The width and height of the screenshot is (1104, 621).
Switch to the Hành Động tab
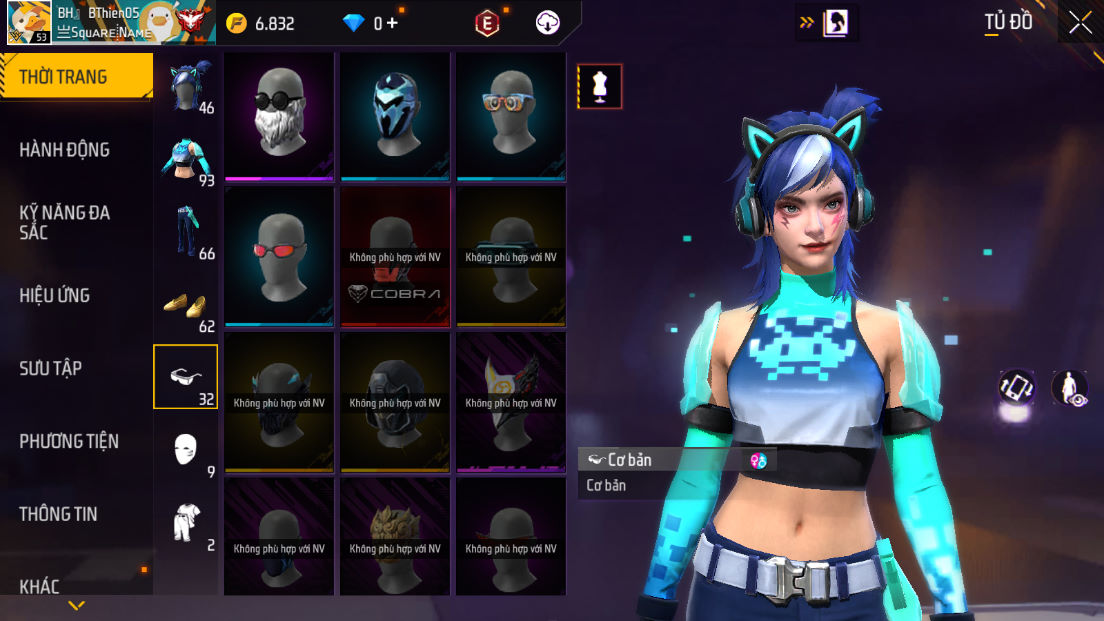pyautogui.click(x=65, y=150)
